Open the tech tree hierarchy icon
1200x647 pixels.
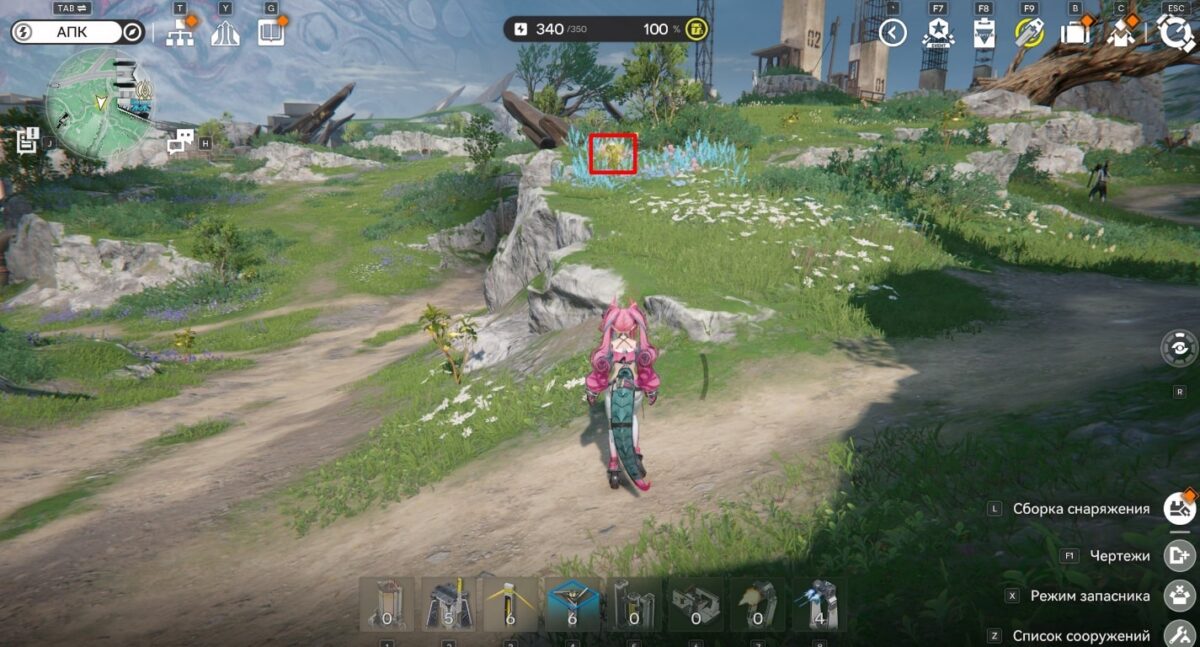click(181, 32)
